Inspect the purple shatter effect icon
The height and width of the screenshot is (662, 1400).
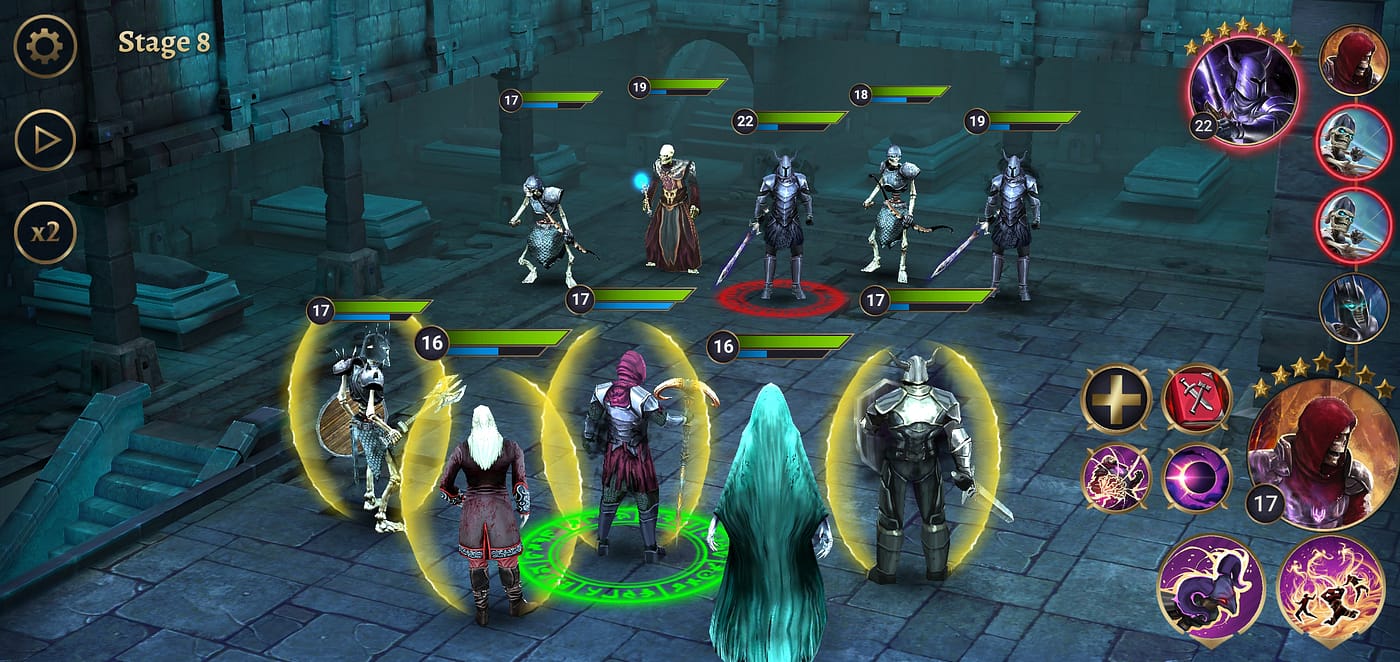click(x=1116, y=477)
